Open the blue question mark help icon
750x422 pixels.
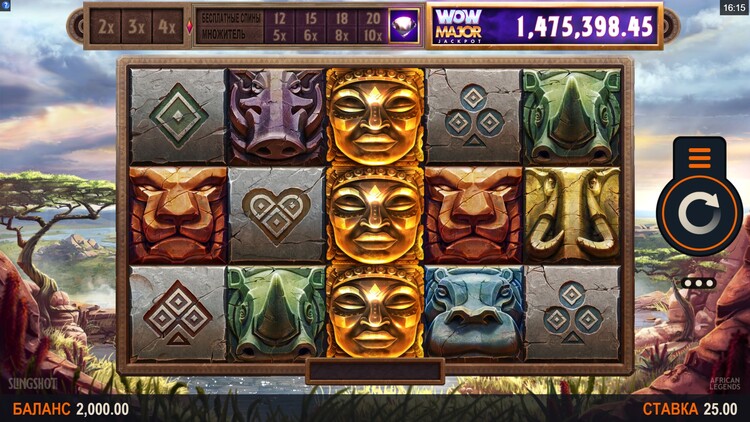pos(5,6)
